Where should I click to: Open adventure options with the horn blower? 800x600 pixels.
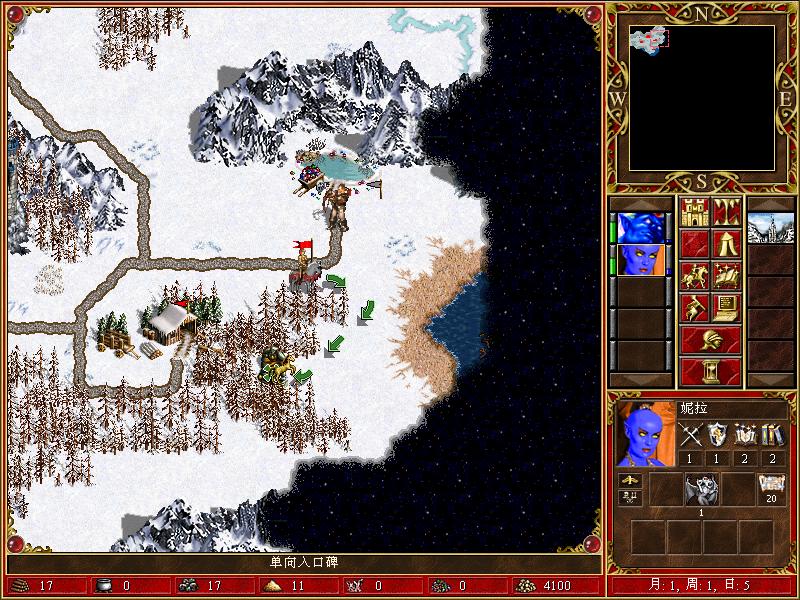tap(695, 307)
